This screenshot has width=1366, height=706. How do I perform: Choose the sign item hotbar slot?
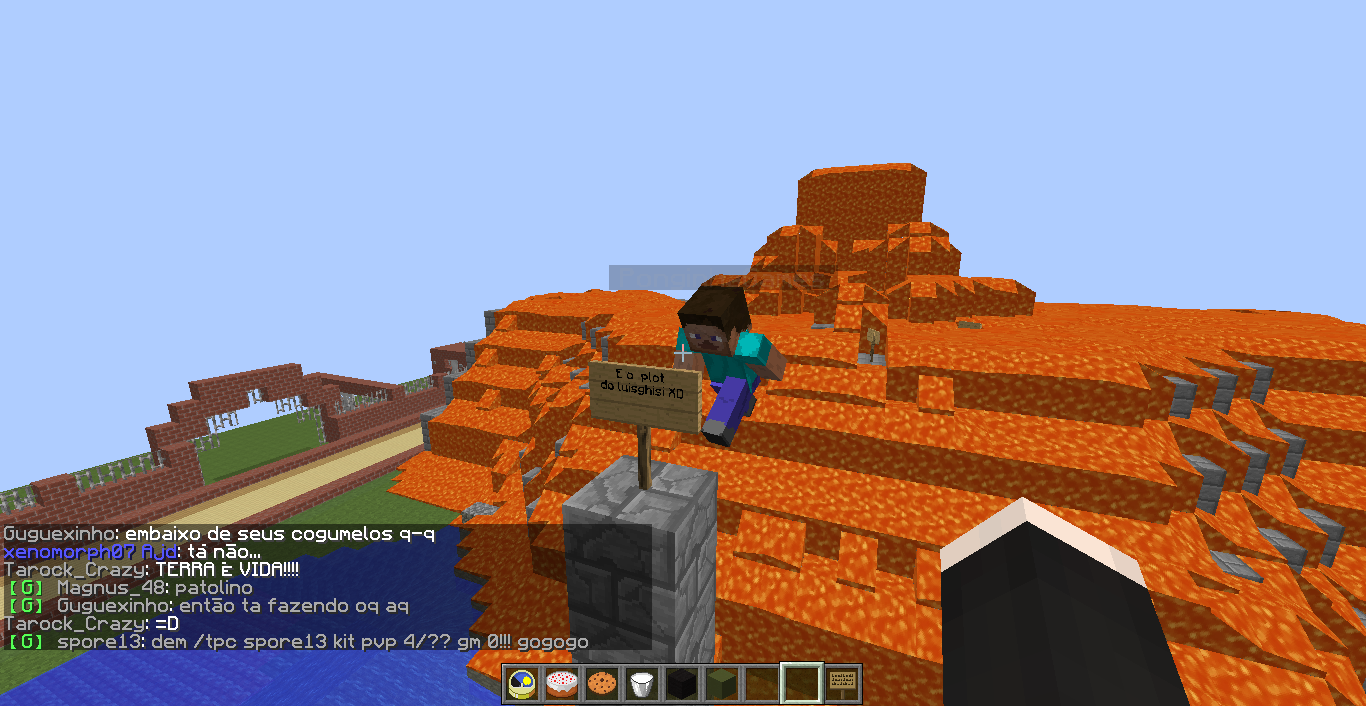pos(842,684)
